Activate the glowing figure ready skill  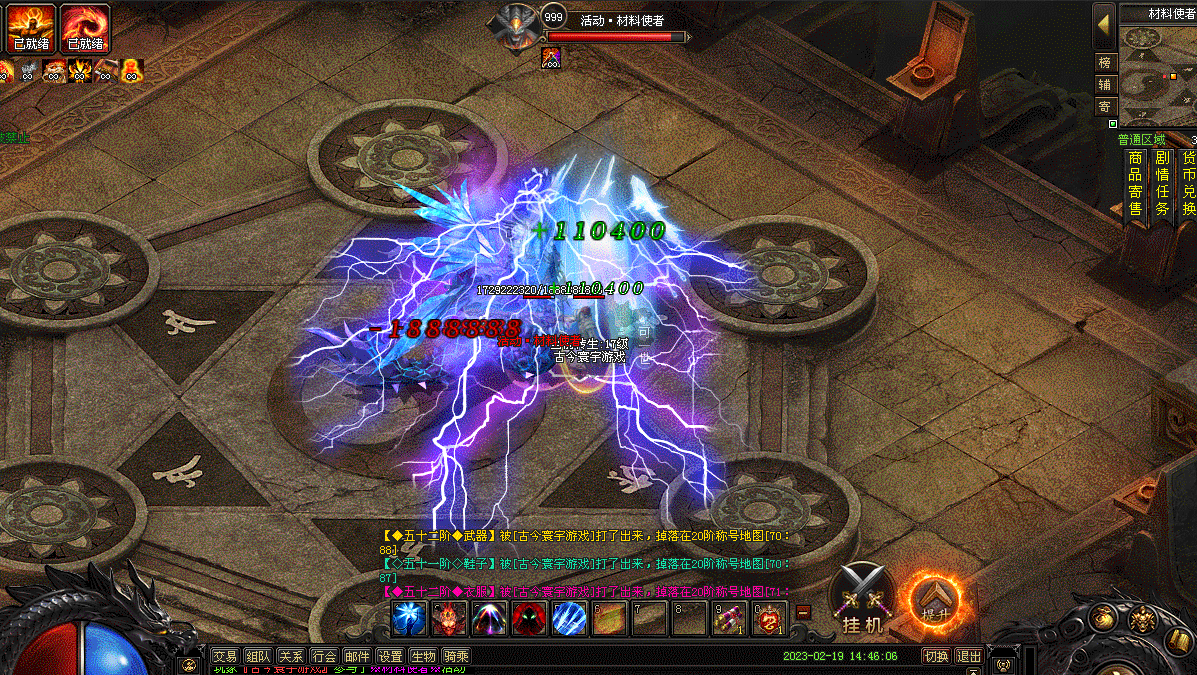point(30,28)
